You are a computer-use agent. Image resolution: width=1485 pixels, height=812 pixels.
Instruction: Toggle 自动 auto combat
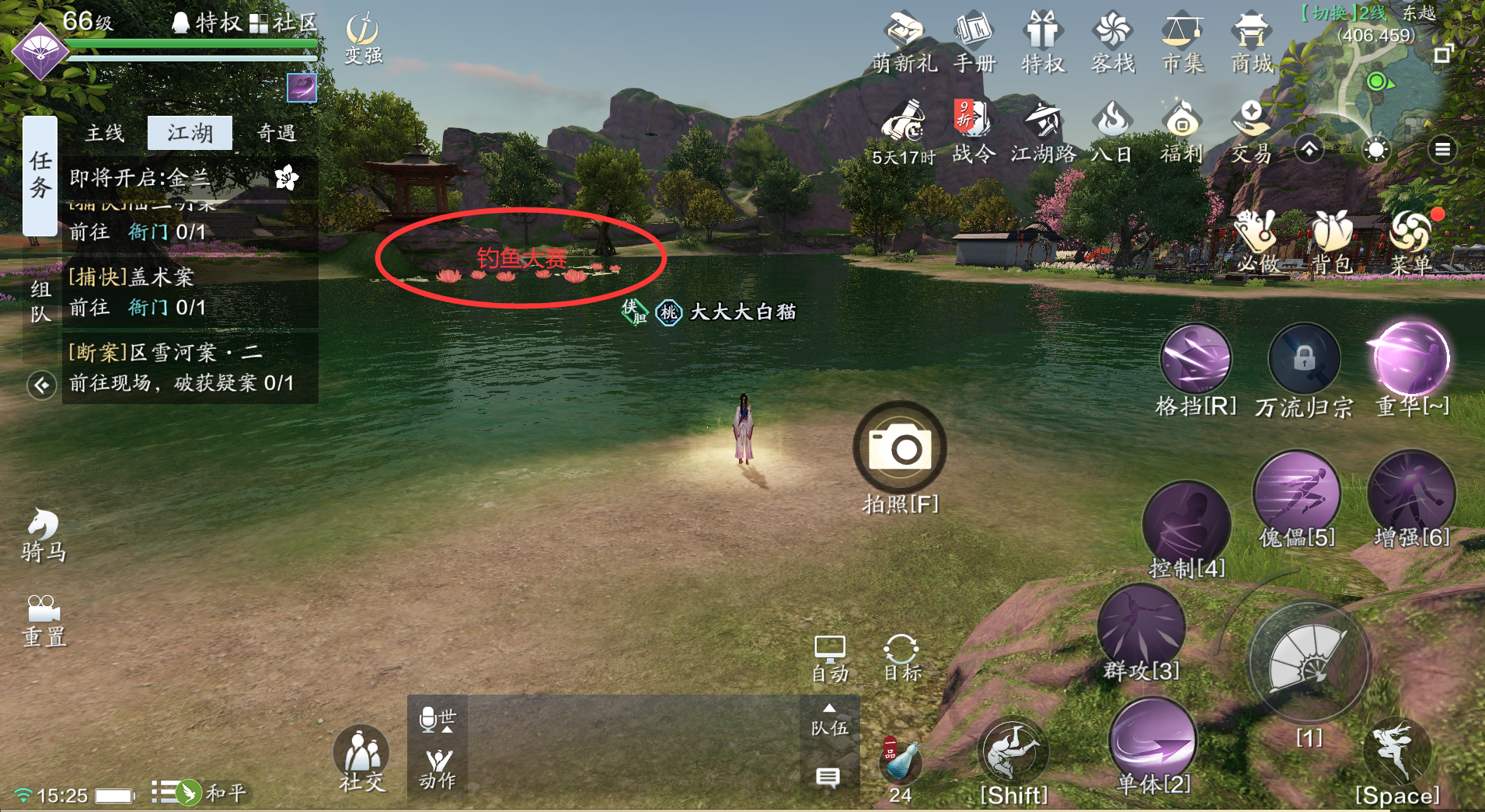click(x=830, y=657)
